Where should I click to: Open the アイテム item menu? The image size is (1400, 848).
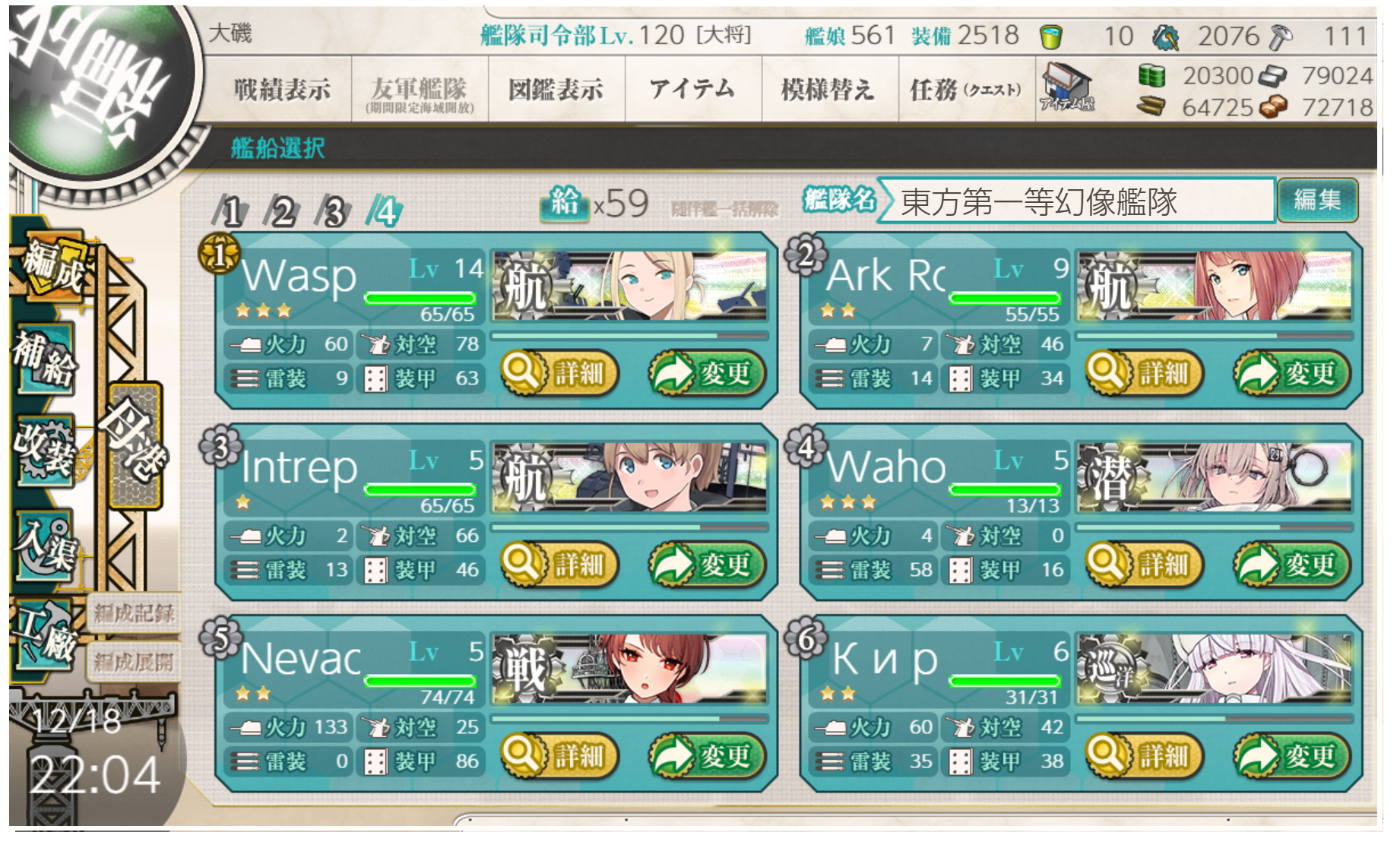692,90
